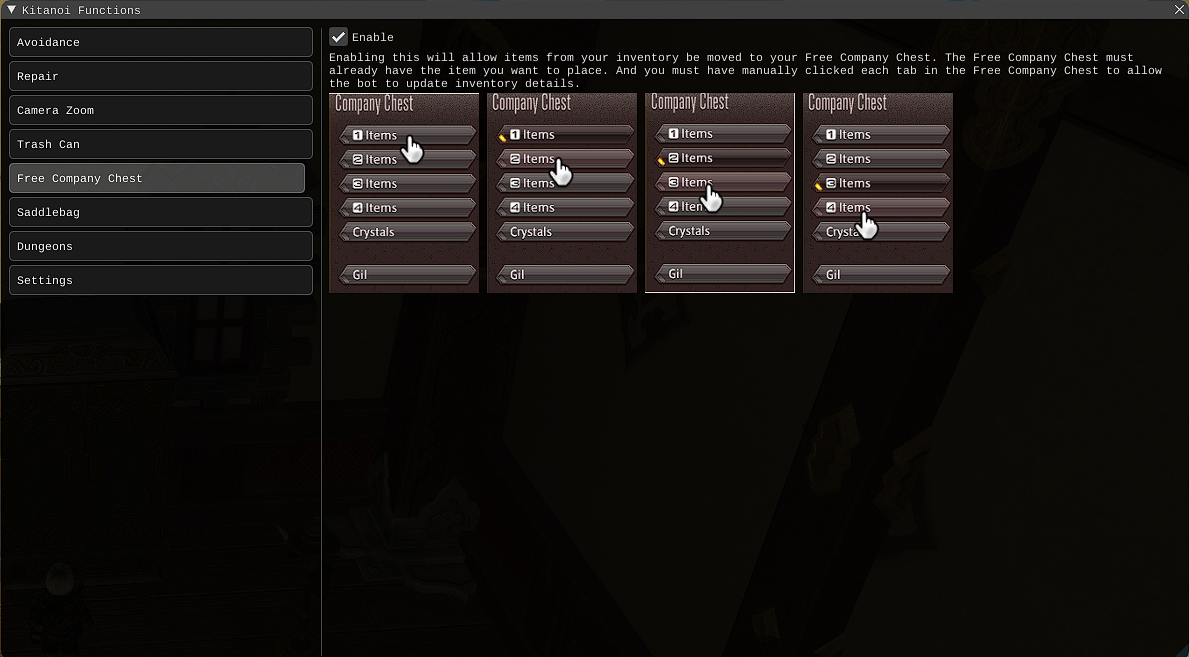The image size is (1189, 657).
Task: Go to Camera Zoom options
Action: click(x=160, y=110)
